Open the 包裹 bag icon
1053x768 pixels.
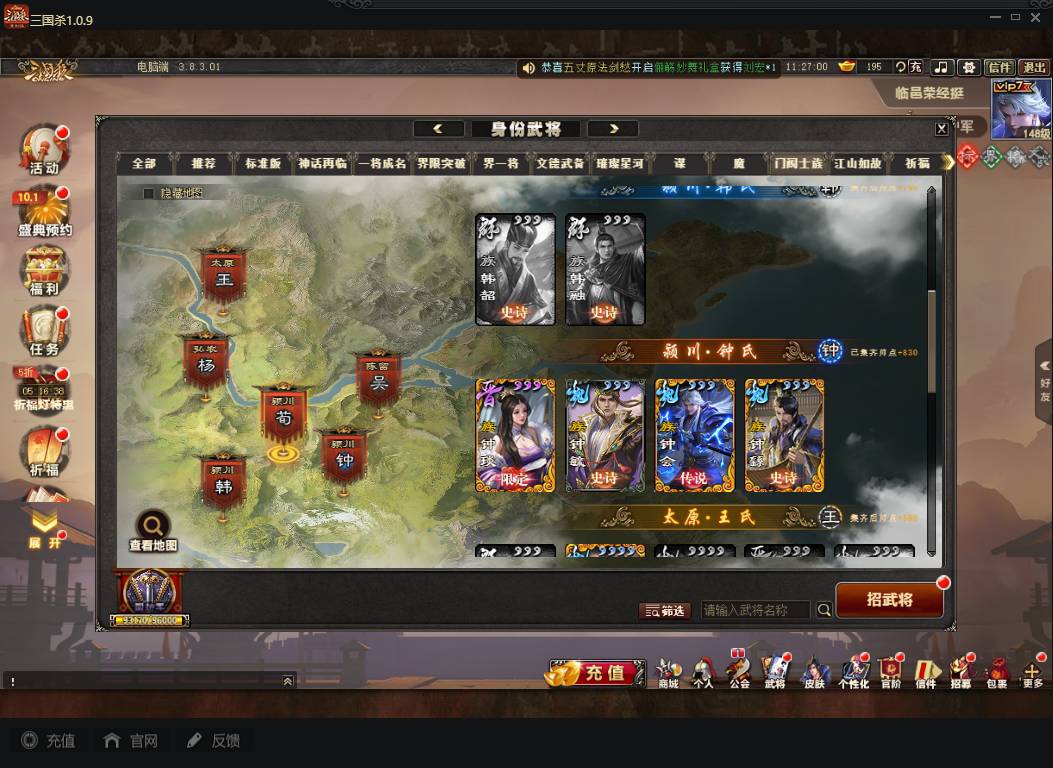(997, 672)
